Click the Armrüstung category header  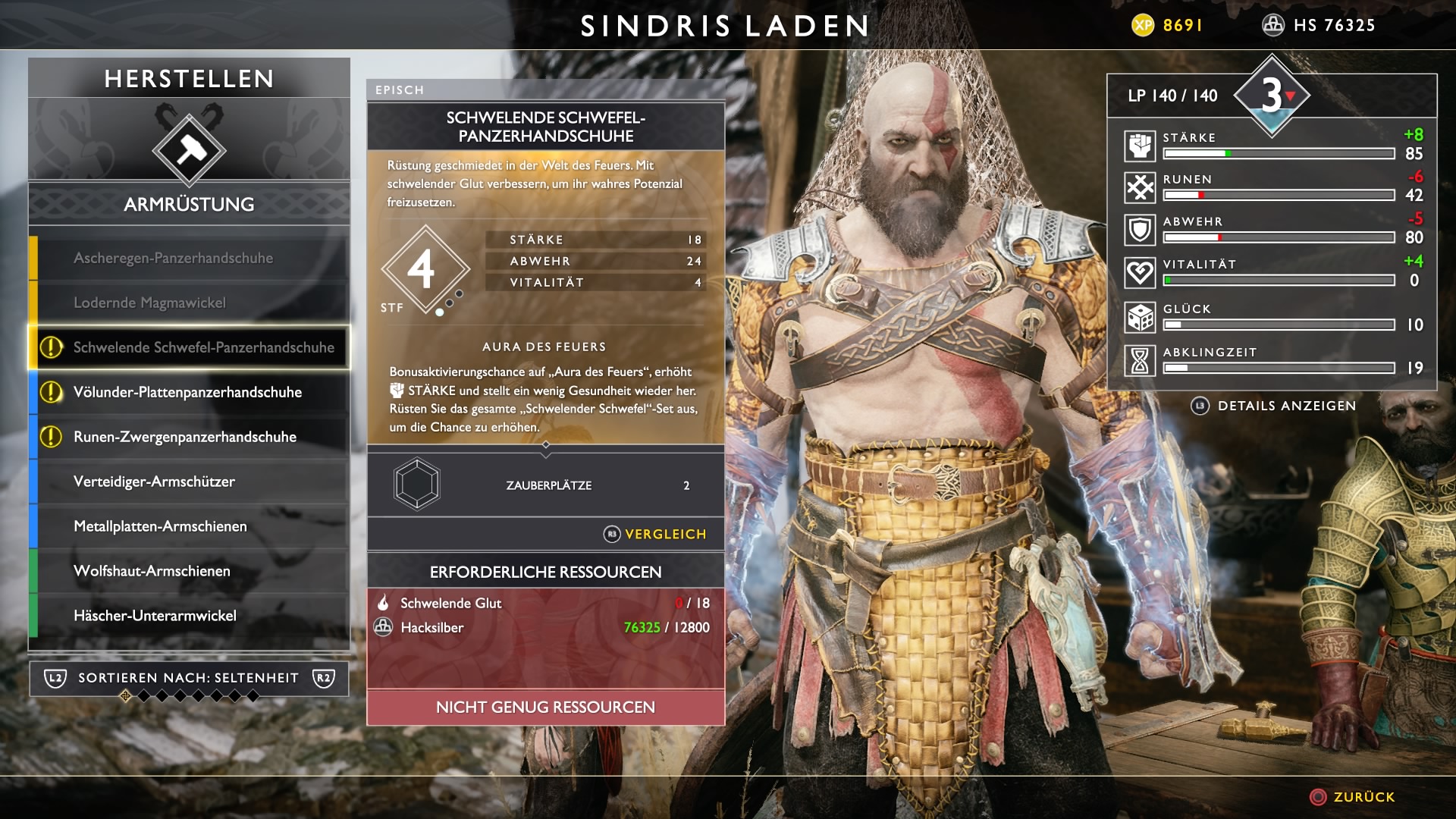(x=189, y=205)
